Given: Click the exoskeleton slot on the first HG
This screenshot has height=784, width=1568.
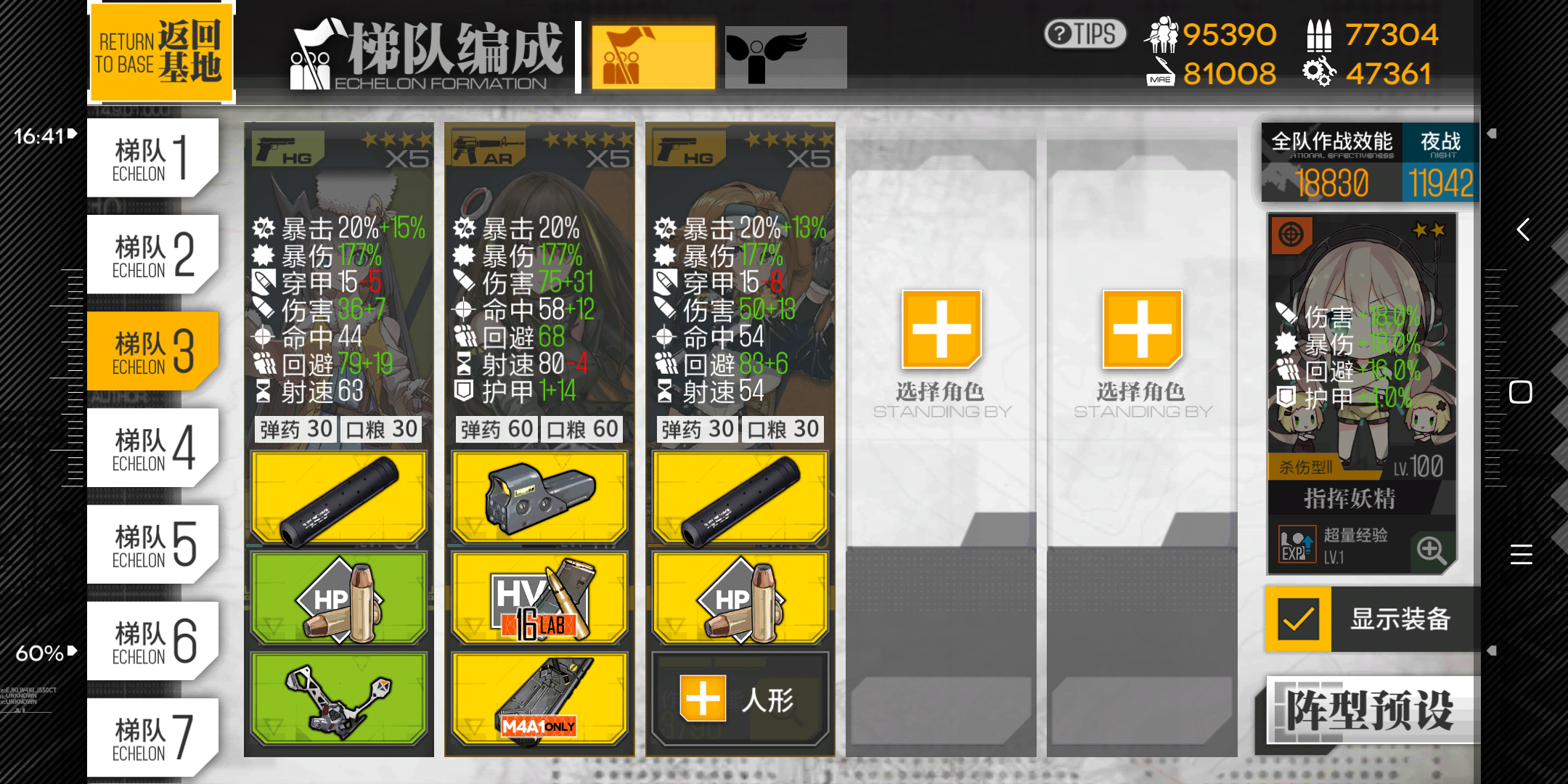Looking at the screenshot, I should (338, 698).
